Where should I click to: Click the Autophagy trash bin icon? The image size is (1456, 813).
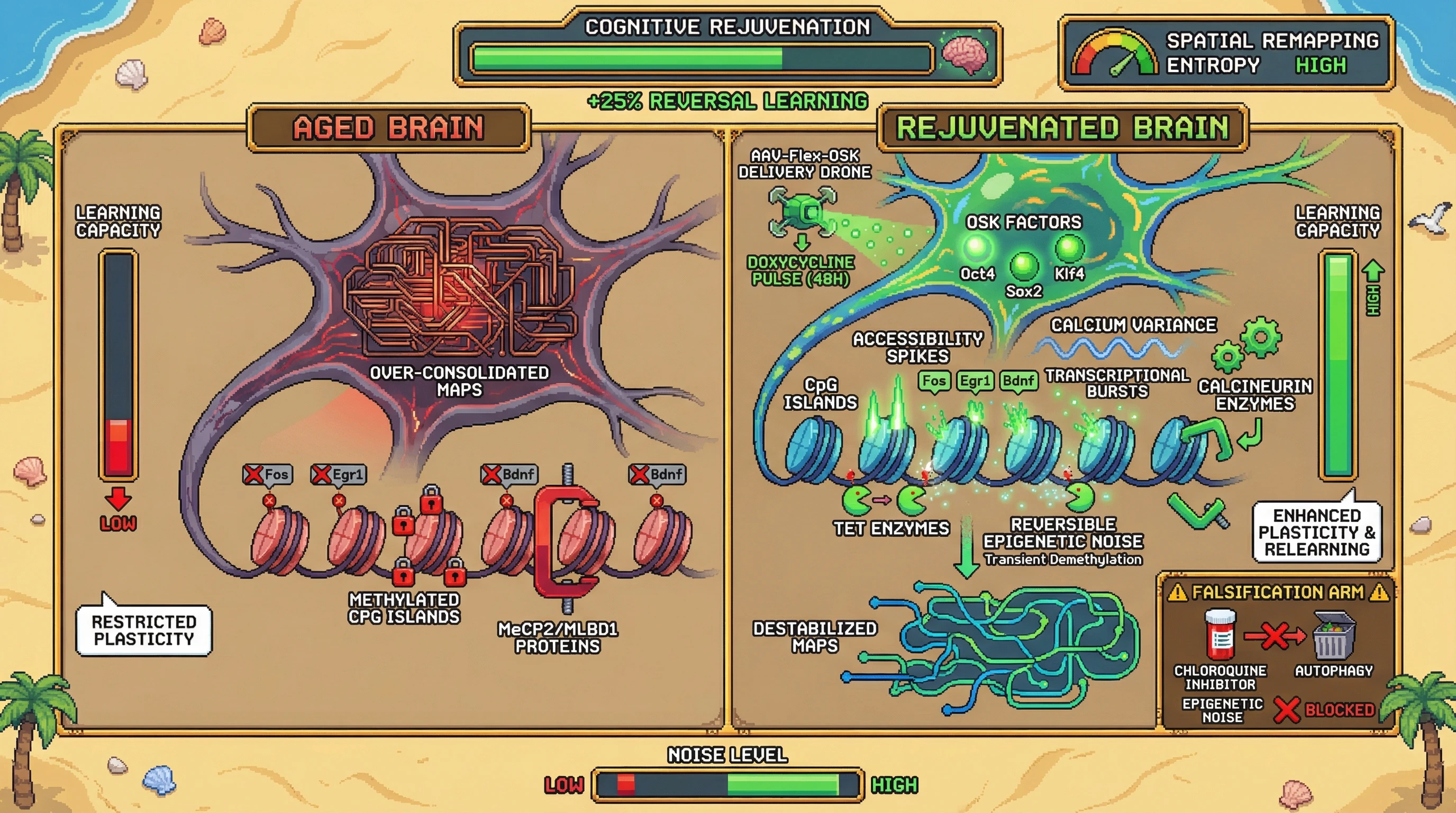1333,636
